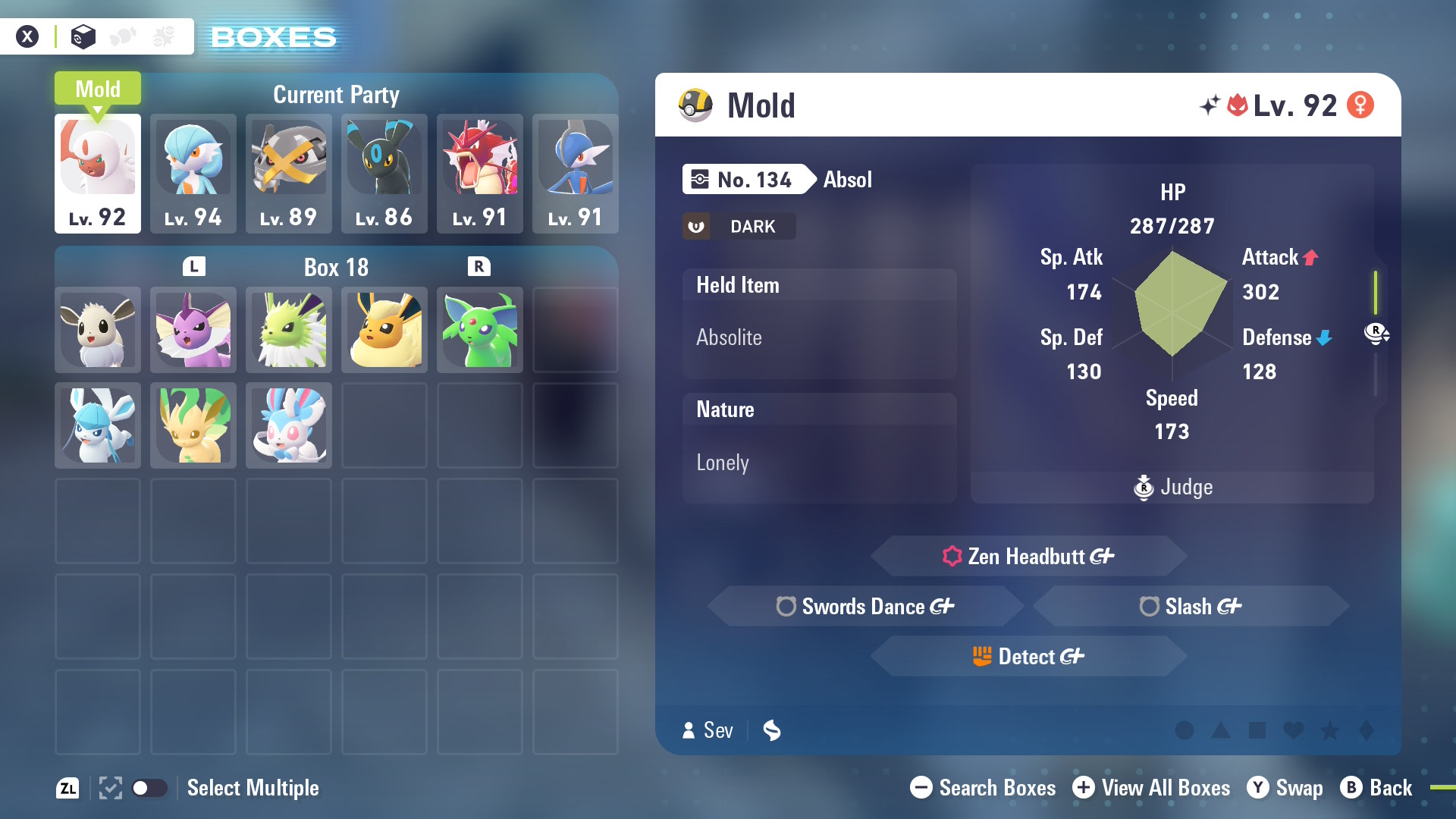Select Absol in the party

pos(97,173)
